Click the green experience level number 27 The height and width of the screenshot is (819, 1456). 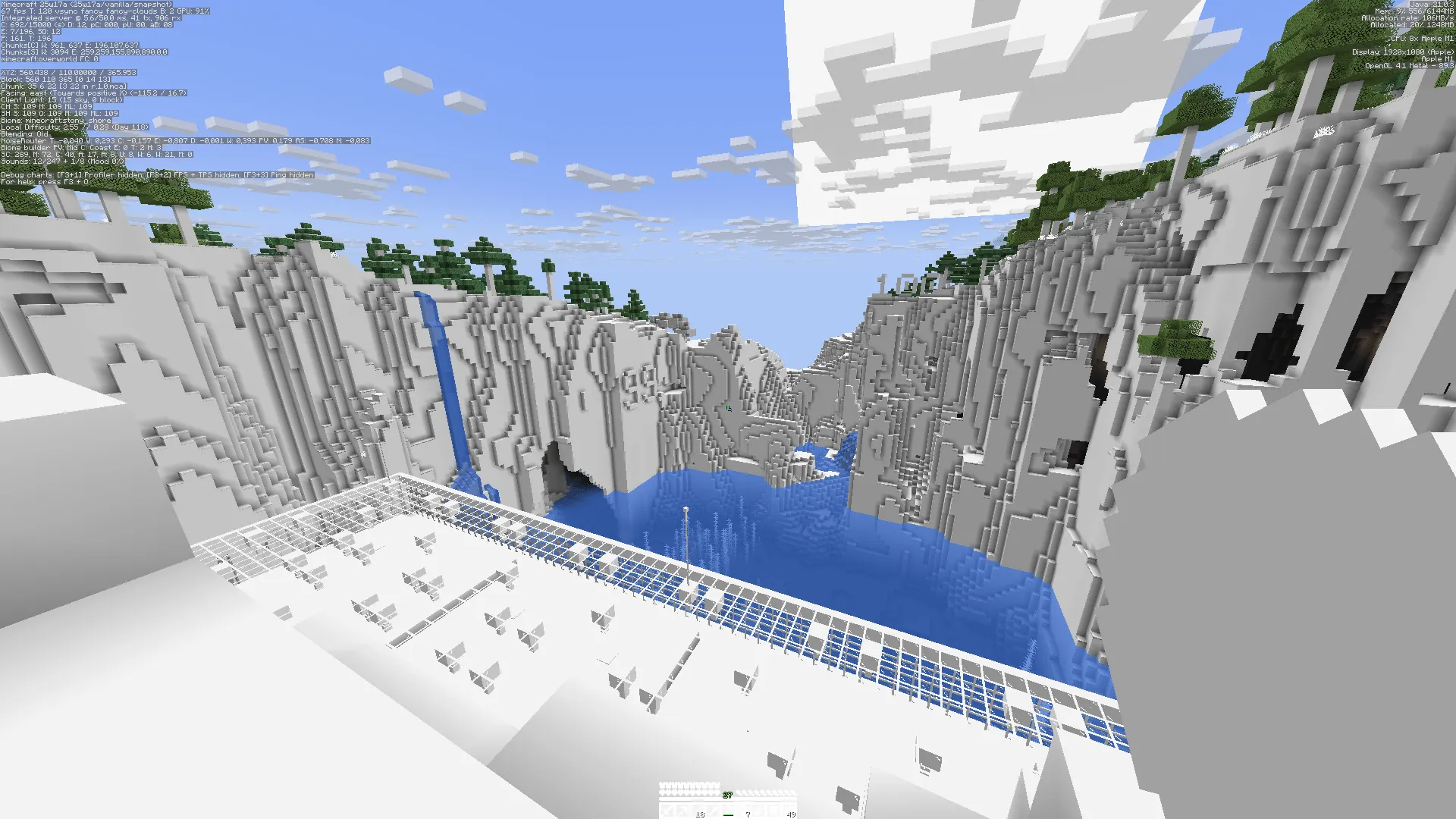point(727,795)
